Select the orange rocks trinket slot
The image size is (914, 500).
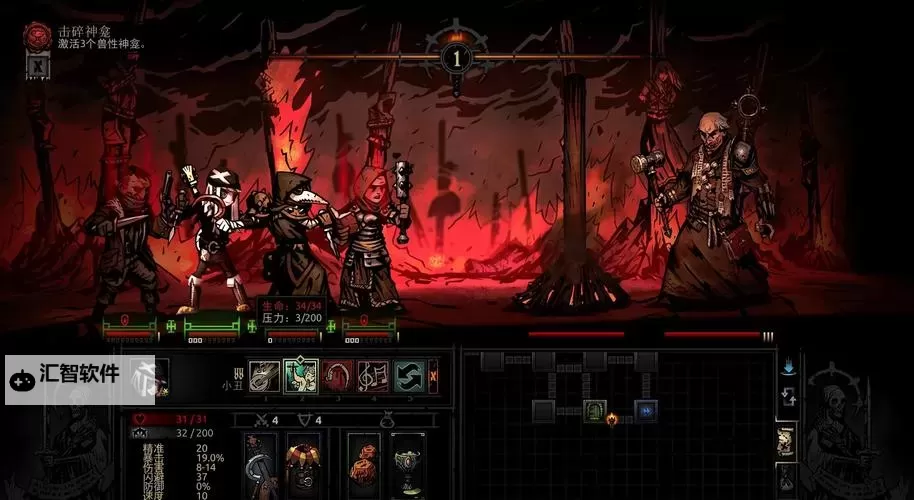[365, 463]
